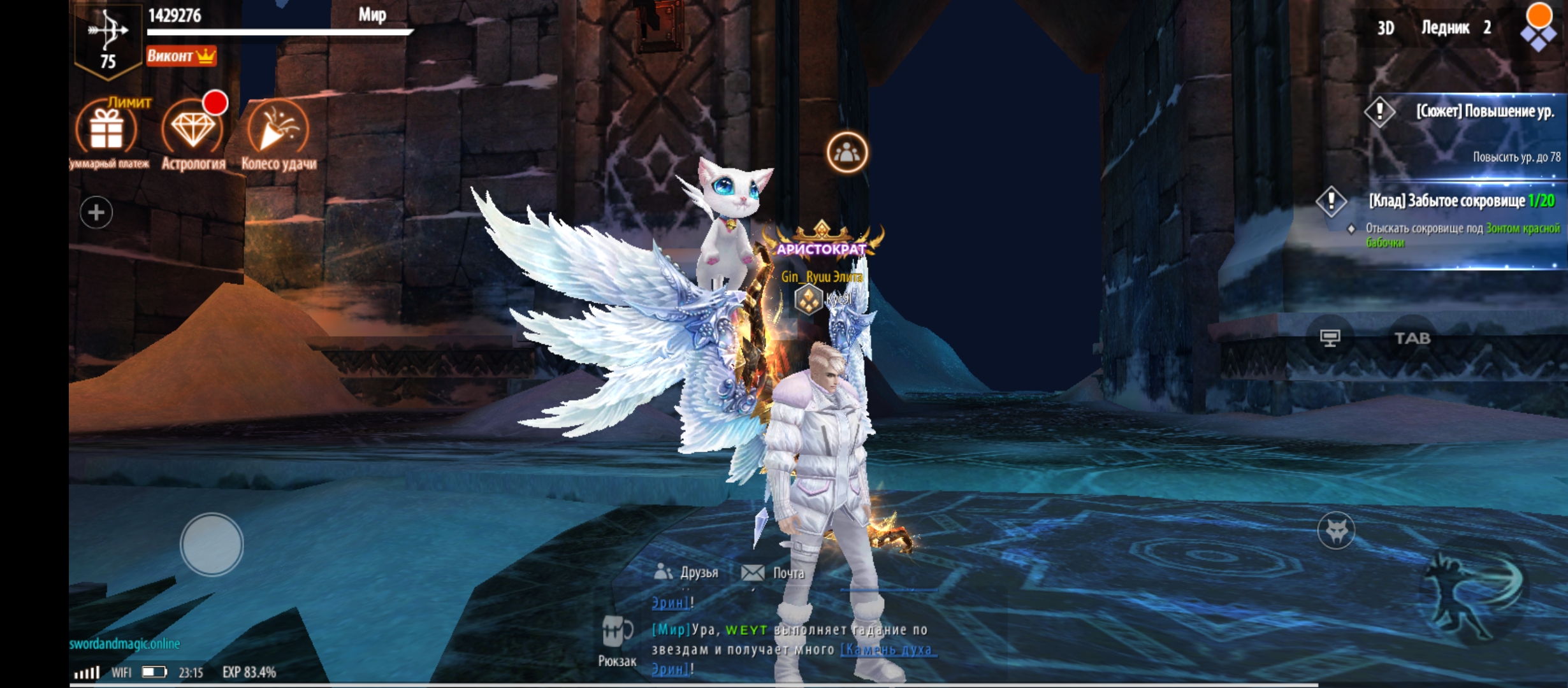Open the Рюкзак backpack
Screen dimensions: 1568x688
(616, 640)
